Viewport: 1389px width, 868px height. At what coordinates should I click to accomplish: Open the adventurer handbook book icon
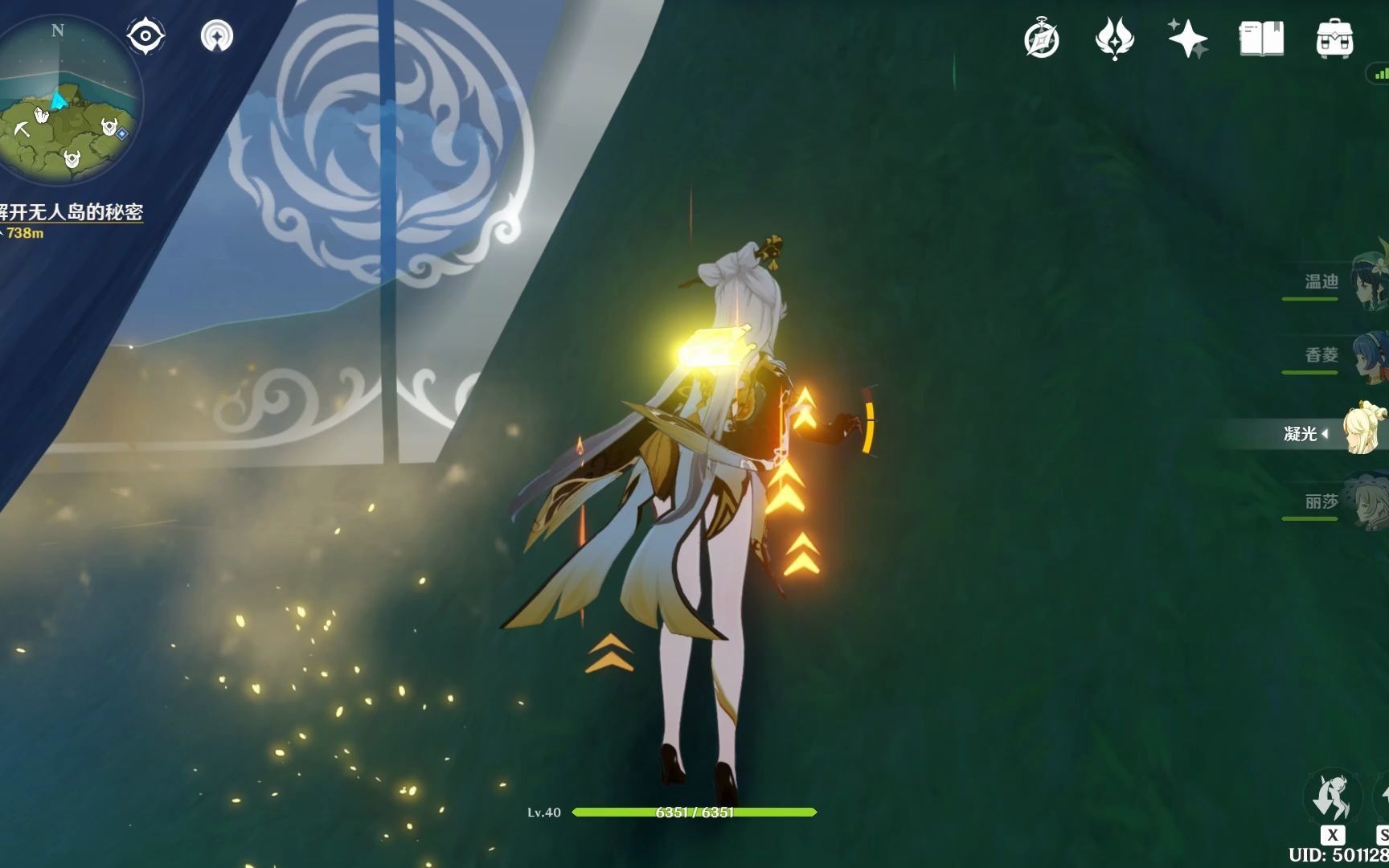pos(1261,39)
